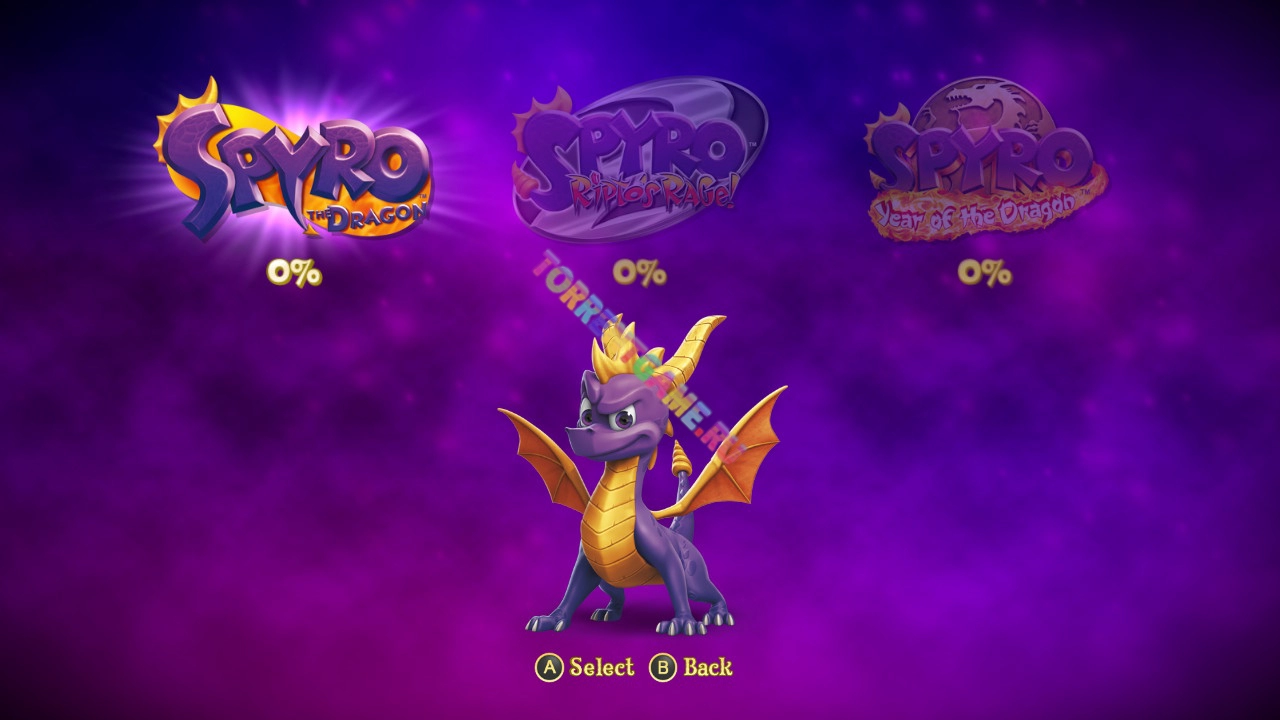Select the Spyro the Dragon game logo
The image size is (1280, 720).
pyautogui.click(x=294, y=165)
